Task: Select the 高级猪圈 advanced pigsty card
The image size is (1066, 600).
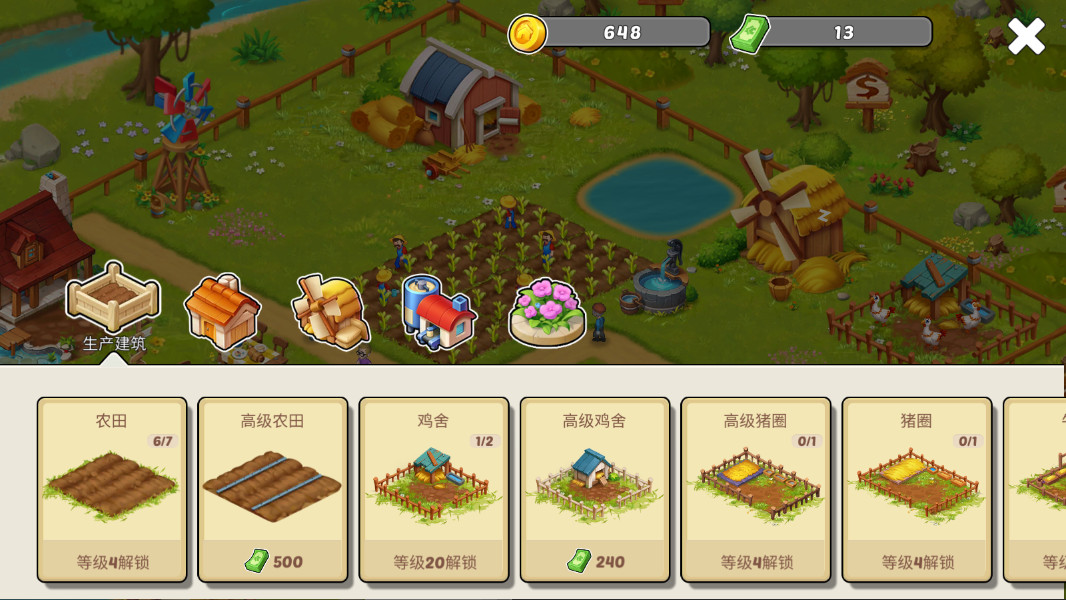Action: (x=756, y=489)
